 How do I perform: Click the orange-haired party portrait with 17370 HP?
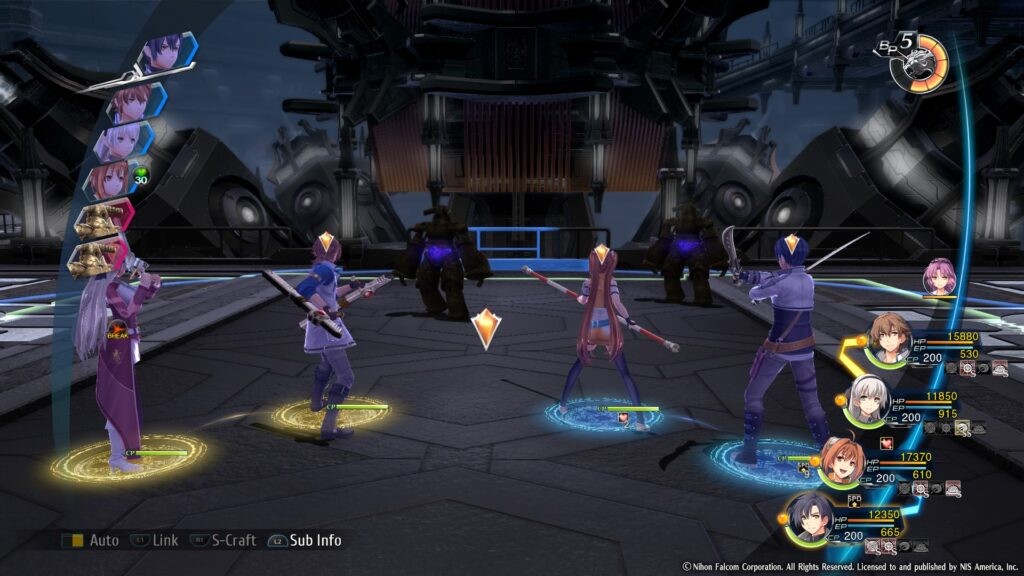841,459
